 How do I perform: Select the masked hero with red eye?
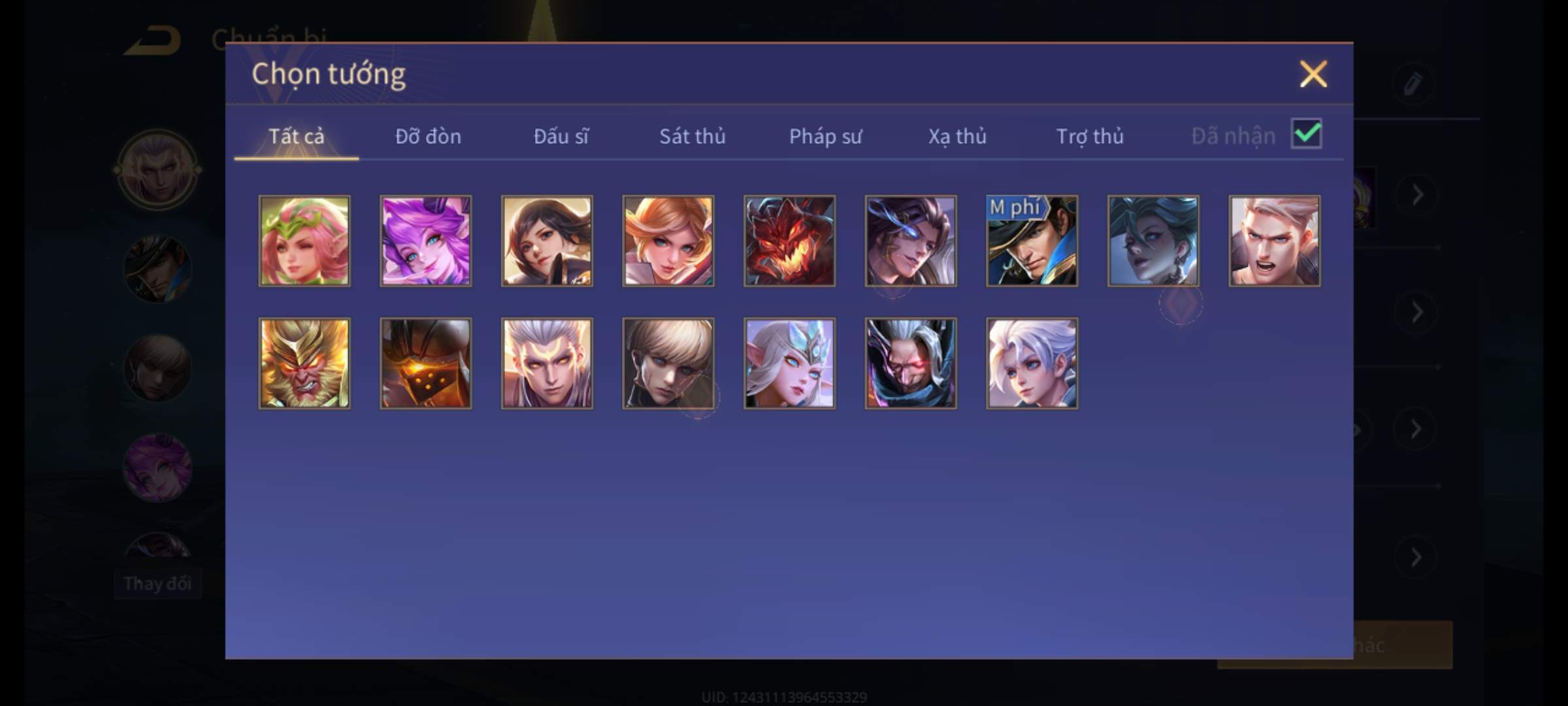(911, 363)
